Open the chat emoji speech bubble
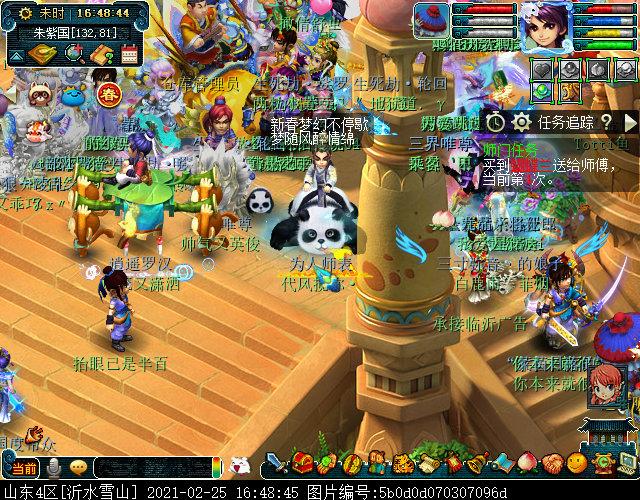Image resolution: width=640 pixels, height=500 pixels. coord(77,467)
